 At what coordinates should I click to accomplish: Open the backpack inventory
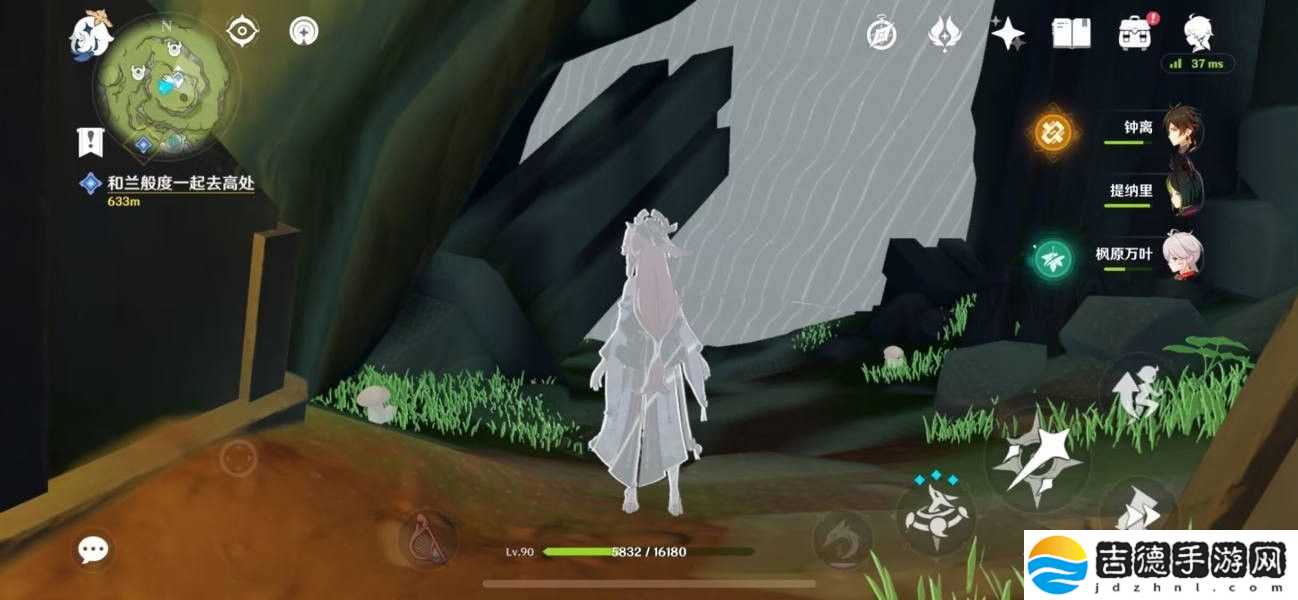pos(1135,34)
